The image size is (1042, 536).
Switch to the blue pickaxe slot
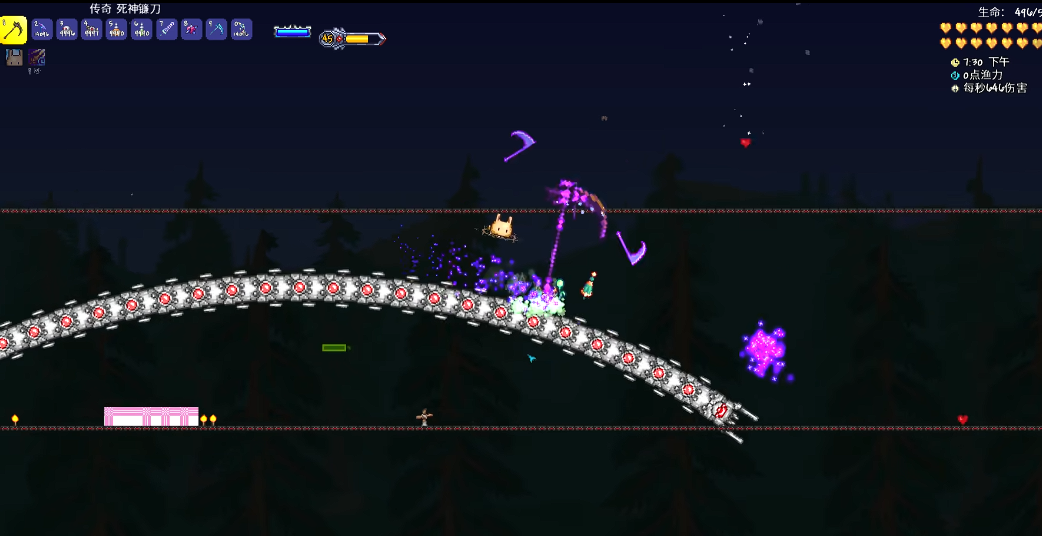pyautogui.click(x=217, y=30)
